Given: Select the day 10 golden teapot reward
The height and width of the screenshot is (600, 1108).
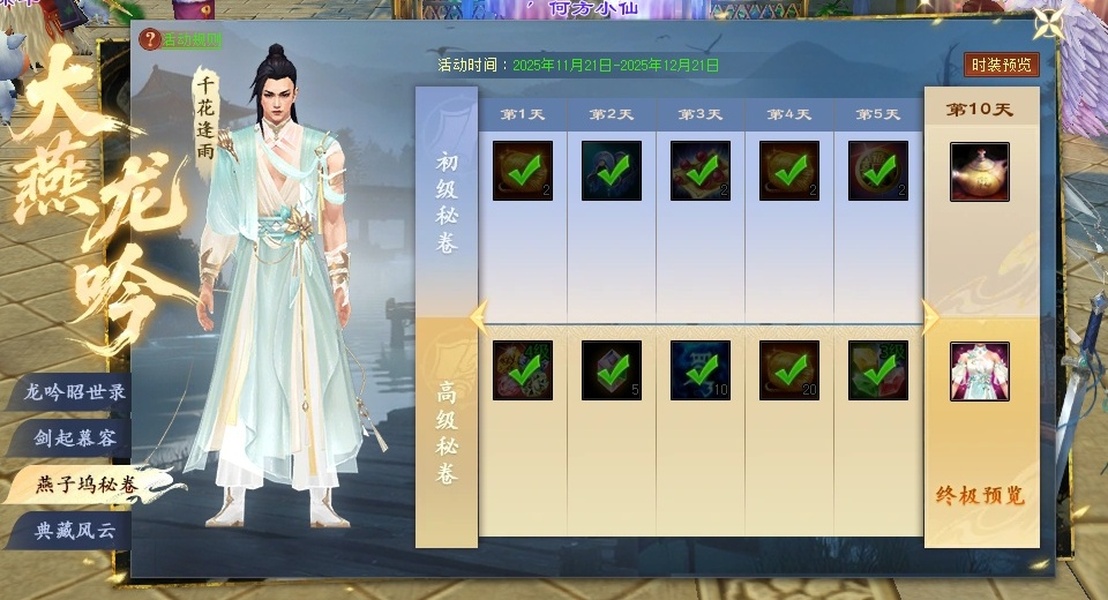Looking at the screenshot, I should coord(979,171).
